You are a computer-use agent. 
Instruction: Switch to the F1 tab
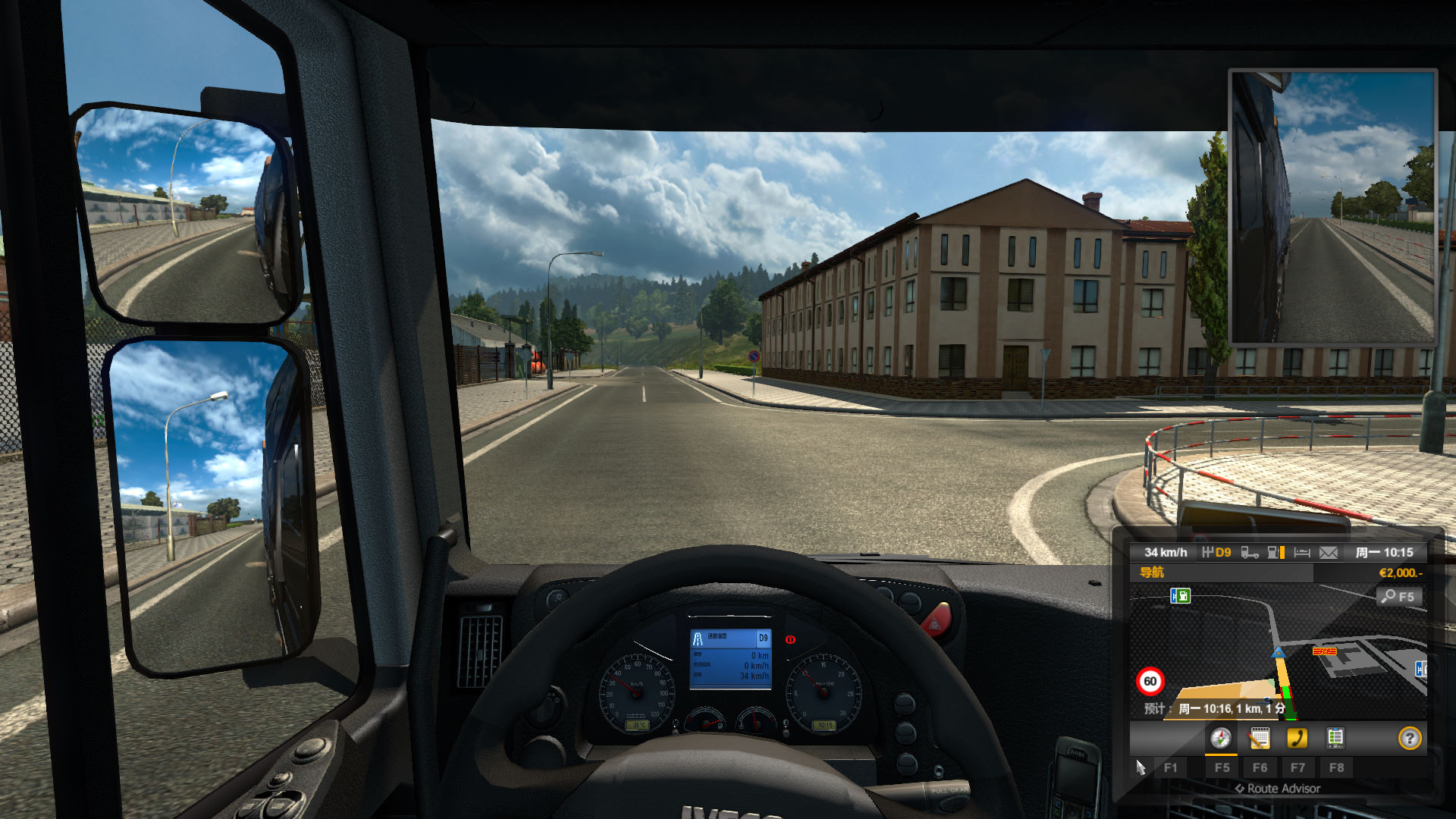click(1171, 767)
